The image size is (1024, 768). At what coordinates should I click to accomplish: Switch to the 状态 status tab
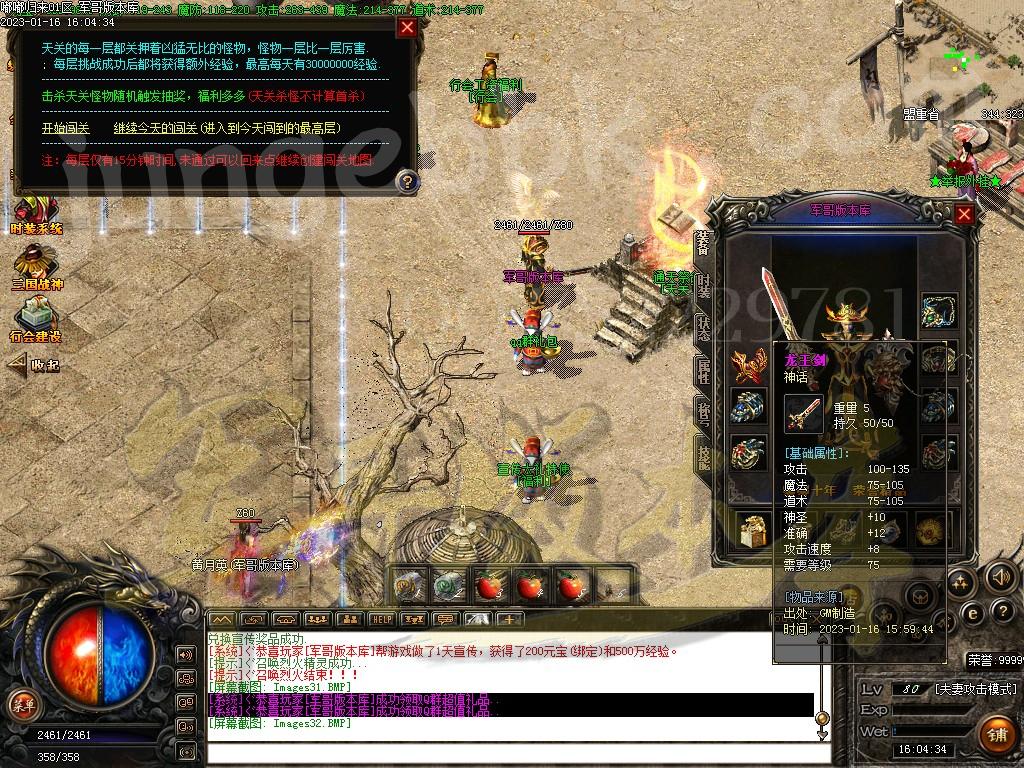pyautogui.click(x=704, y=328)
